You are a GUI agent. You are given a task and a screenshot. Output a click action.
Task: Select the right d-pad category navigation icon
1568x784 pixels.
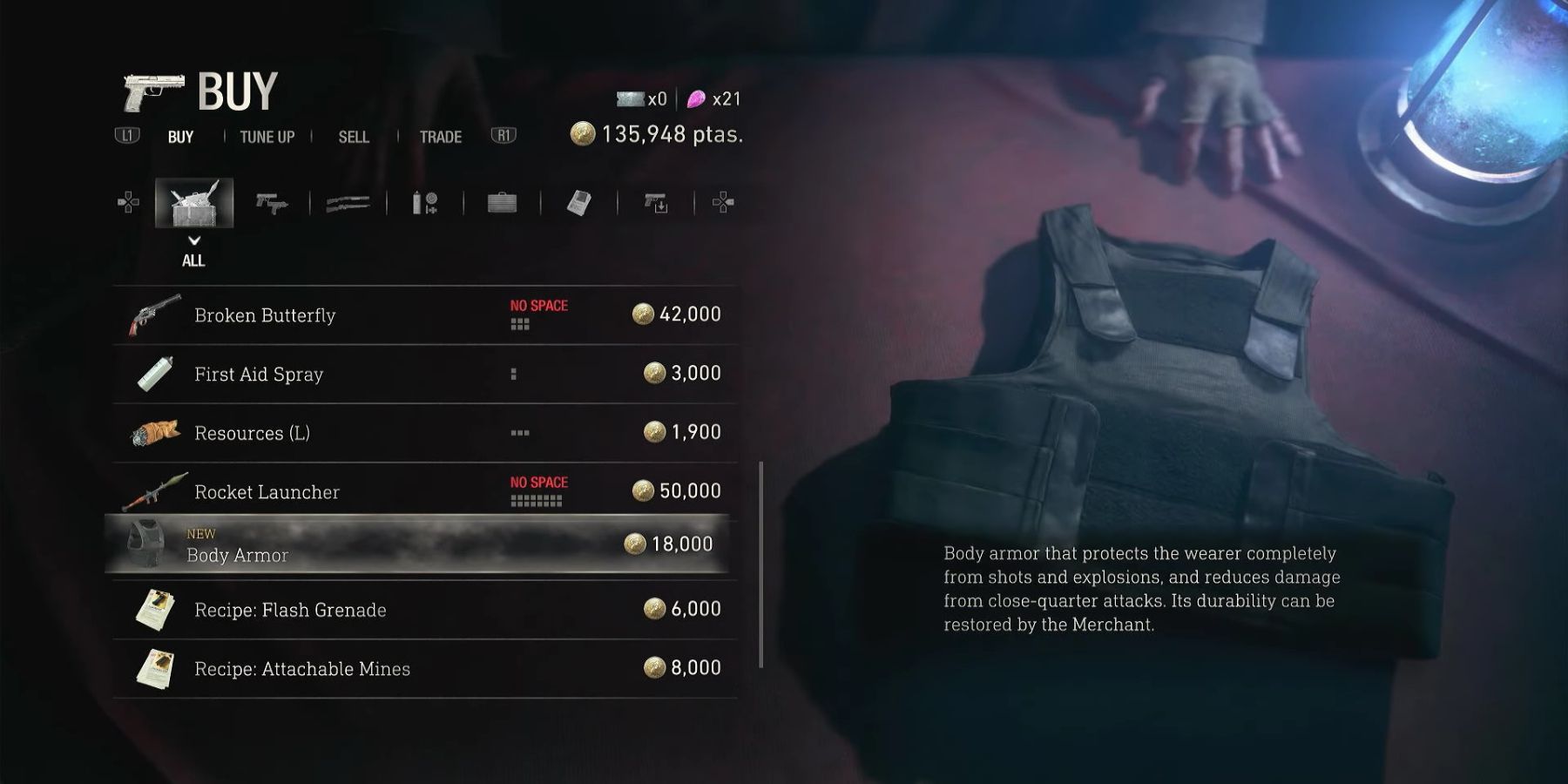pyautogui.click(x=721, y=202)
